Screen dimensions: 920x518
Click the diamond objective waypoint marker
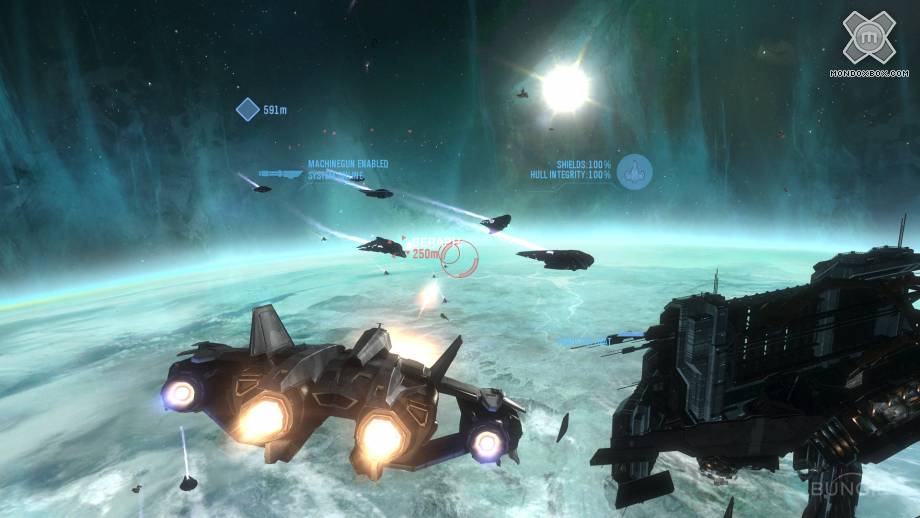247,109
